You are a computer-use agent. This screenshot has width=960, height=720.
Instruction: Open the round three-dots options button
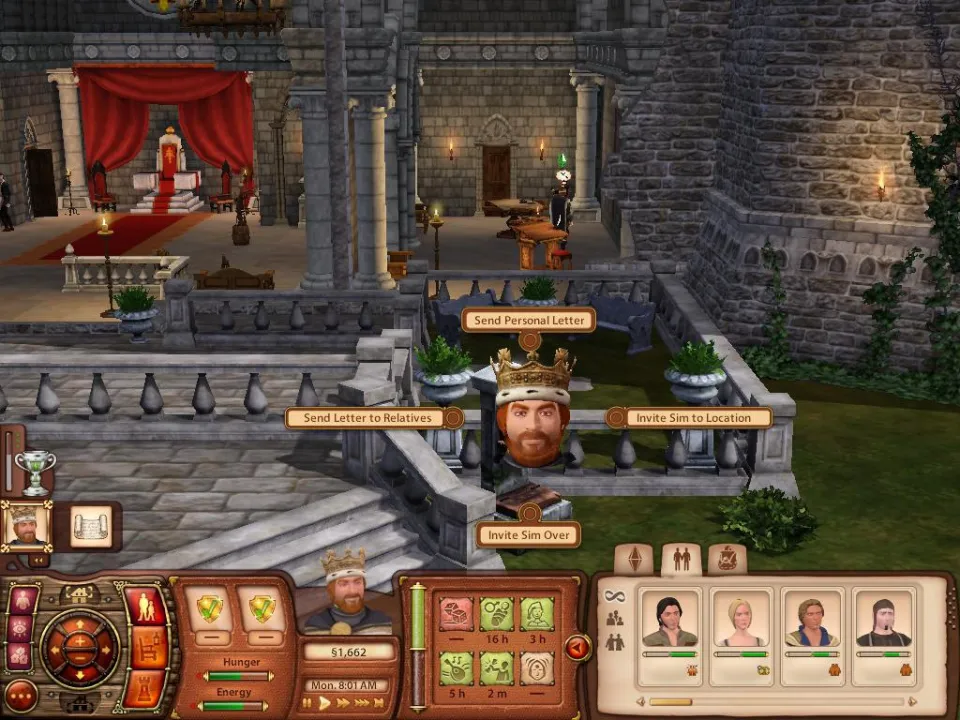[x=21, y=695]
